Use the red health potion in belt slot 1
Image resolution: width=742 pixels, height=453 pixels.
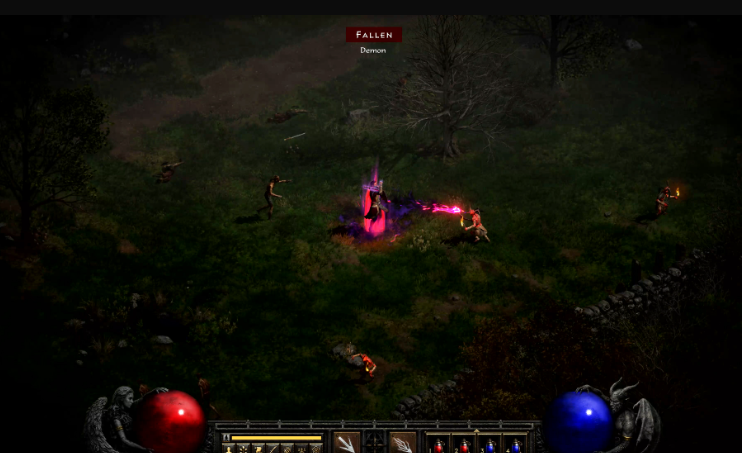(x=439, y=445)
